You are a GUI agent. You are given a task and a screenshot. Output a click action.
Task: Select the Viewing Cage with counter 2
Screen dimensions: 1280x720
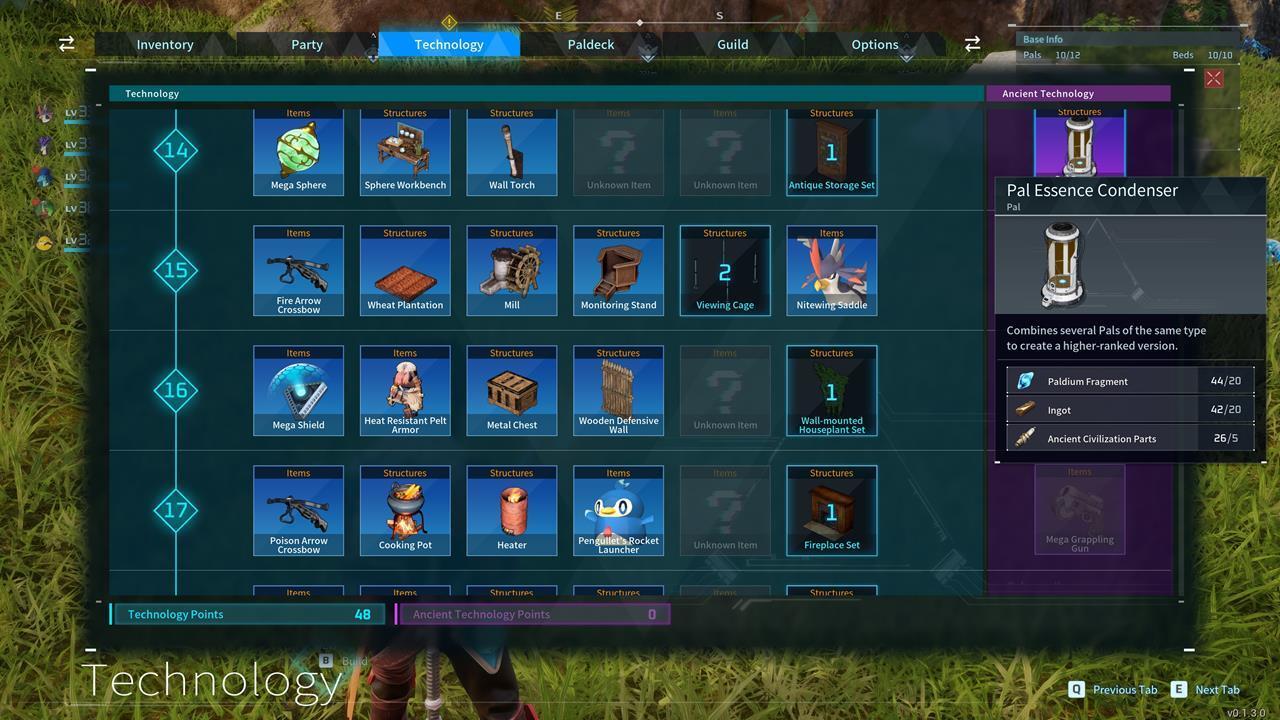point(724,270)
